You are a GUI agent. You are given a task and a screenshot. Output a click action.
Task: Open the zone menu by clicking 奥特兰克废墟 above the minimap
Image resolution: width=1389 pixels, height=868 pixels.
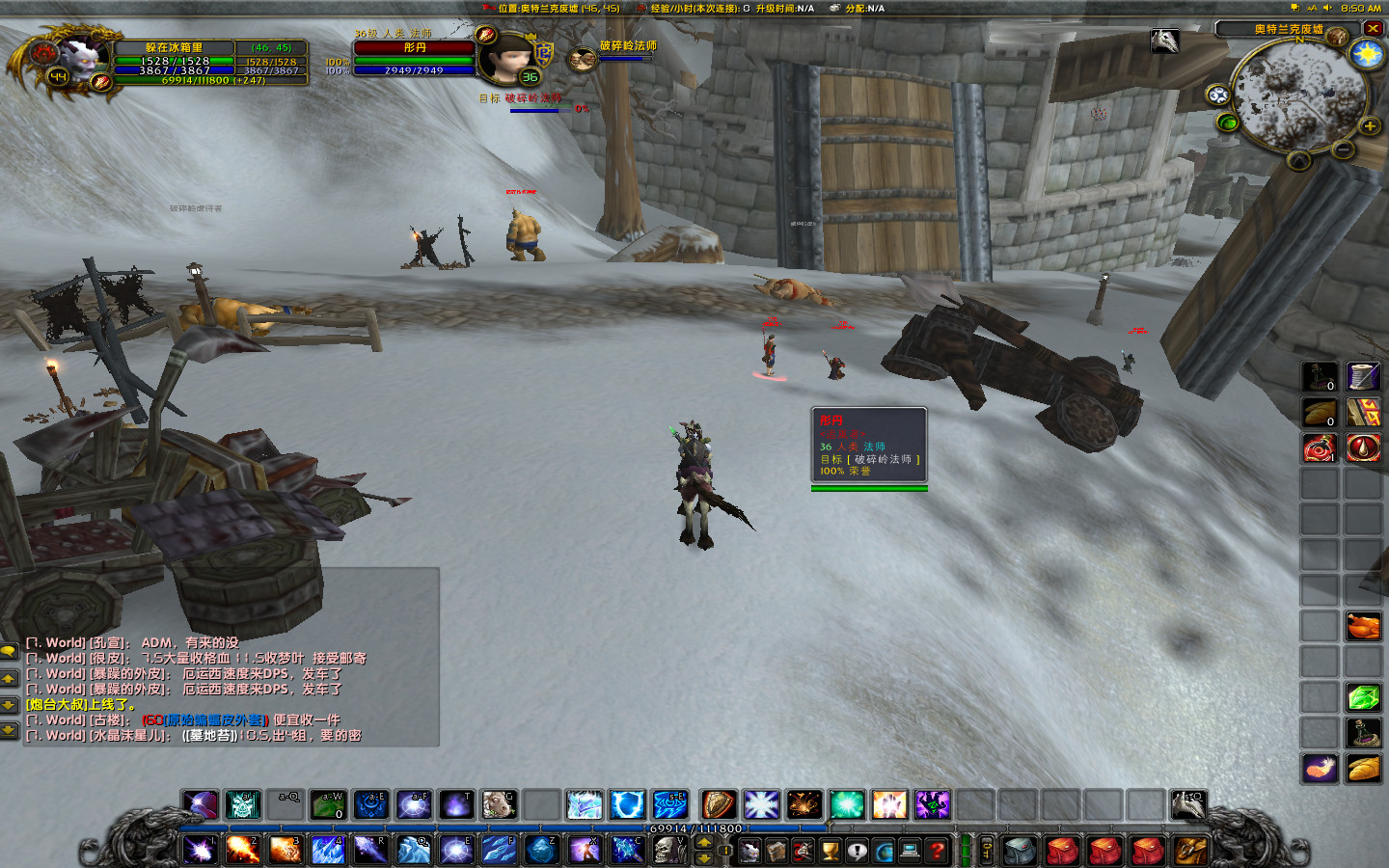(1290, 30)
